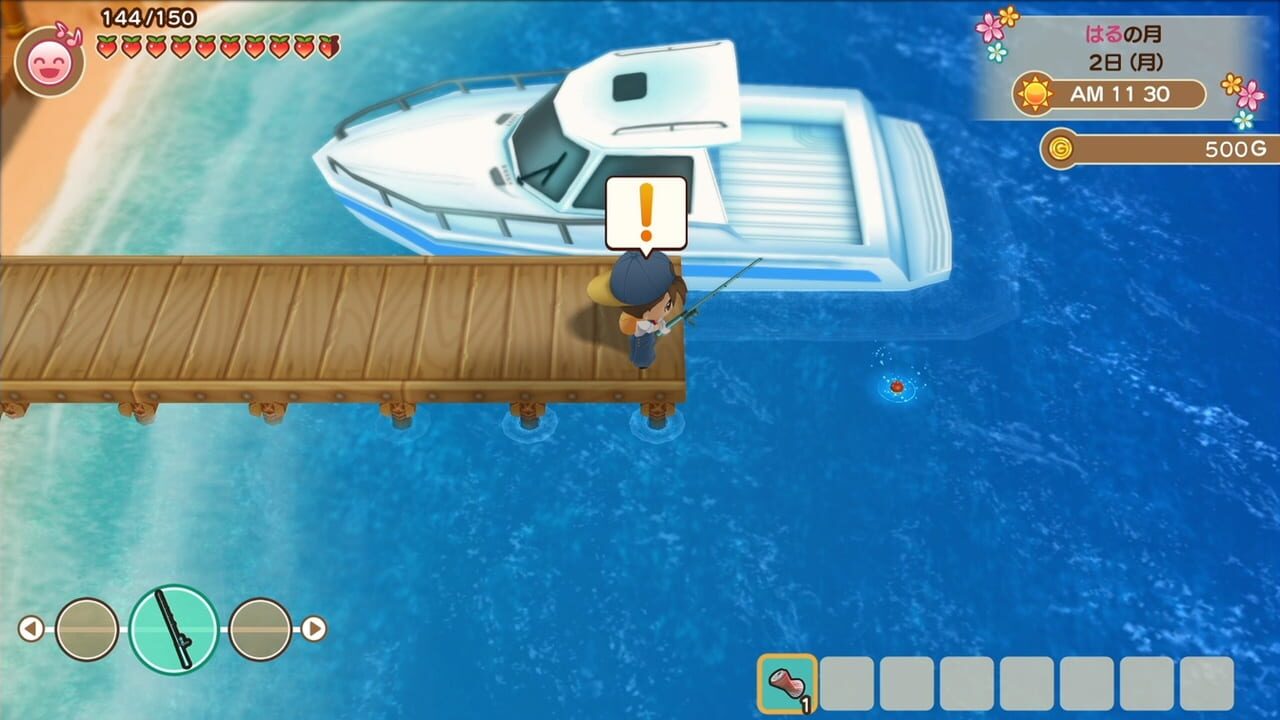Click the exclamation mark speech bubble

646,210
